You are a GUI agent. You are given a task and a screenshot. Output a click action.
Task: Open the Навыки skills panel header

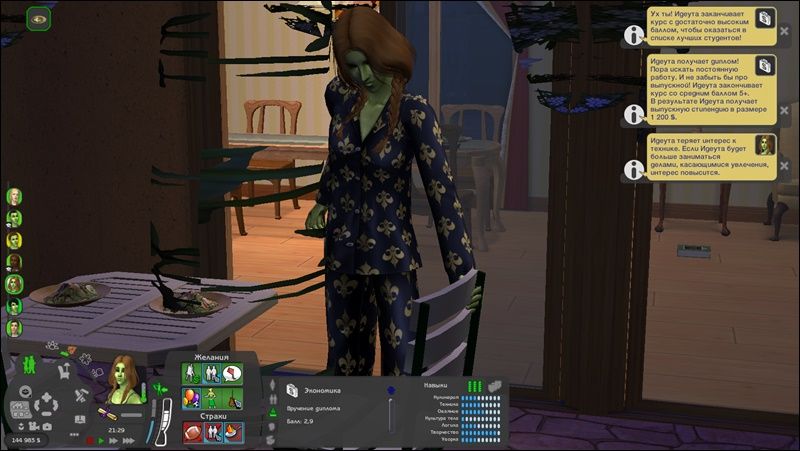click(436, 384)
